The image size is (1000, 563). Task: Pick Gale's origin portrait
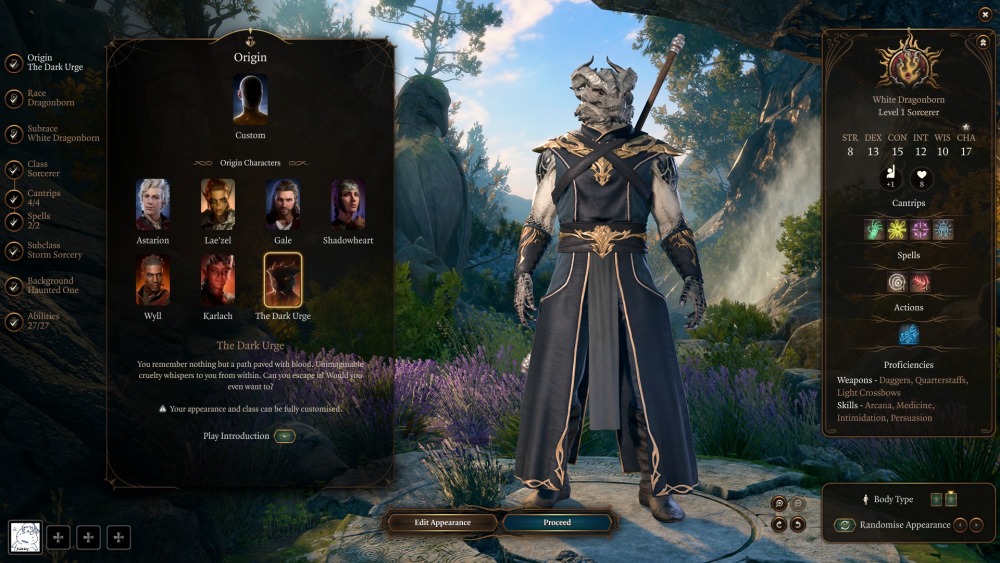pyautogui.click(x=283, y=205)
